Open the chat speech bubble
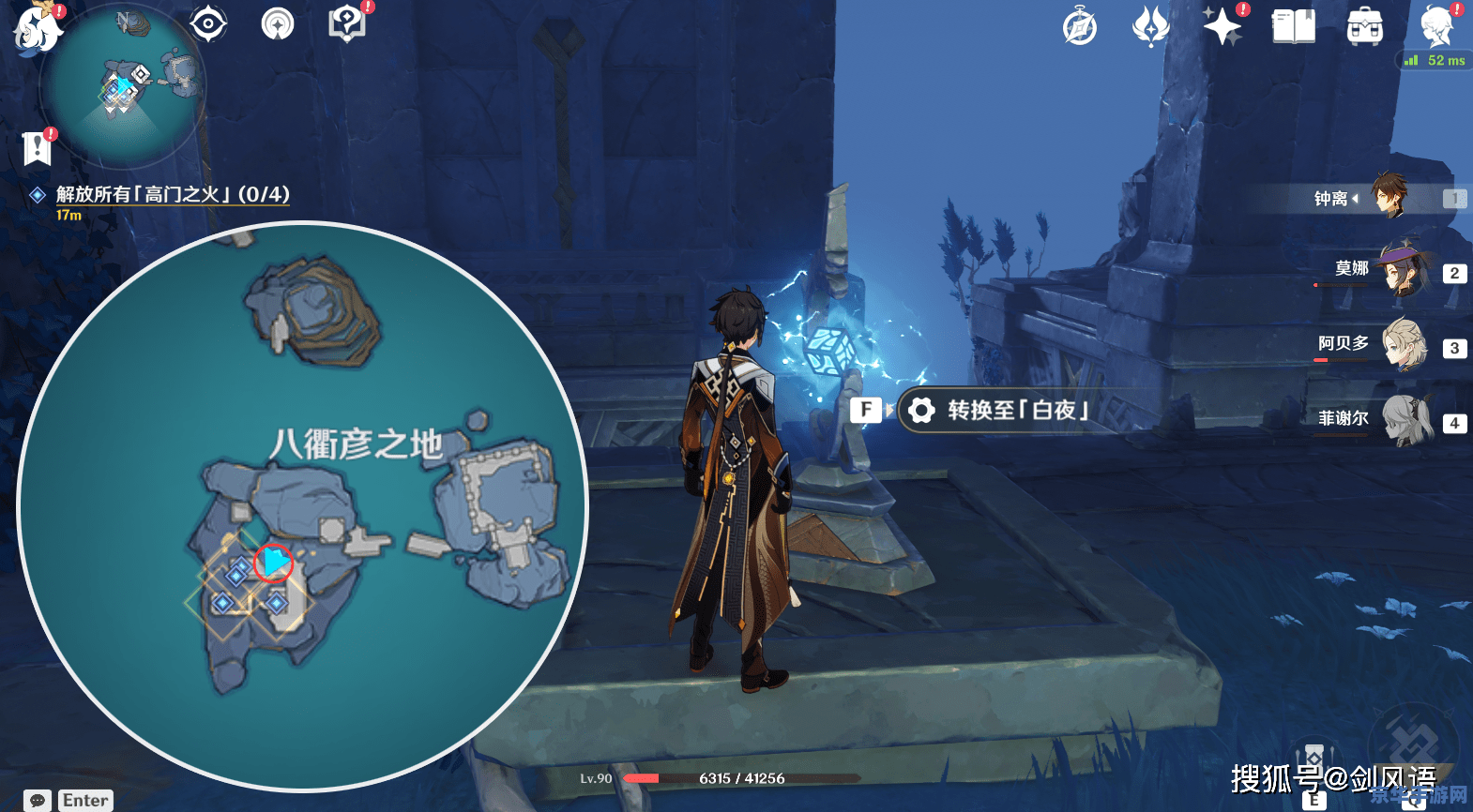The width and height of the screenshot is (1473, 812). click(38, 800)
